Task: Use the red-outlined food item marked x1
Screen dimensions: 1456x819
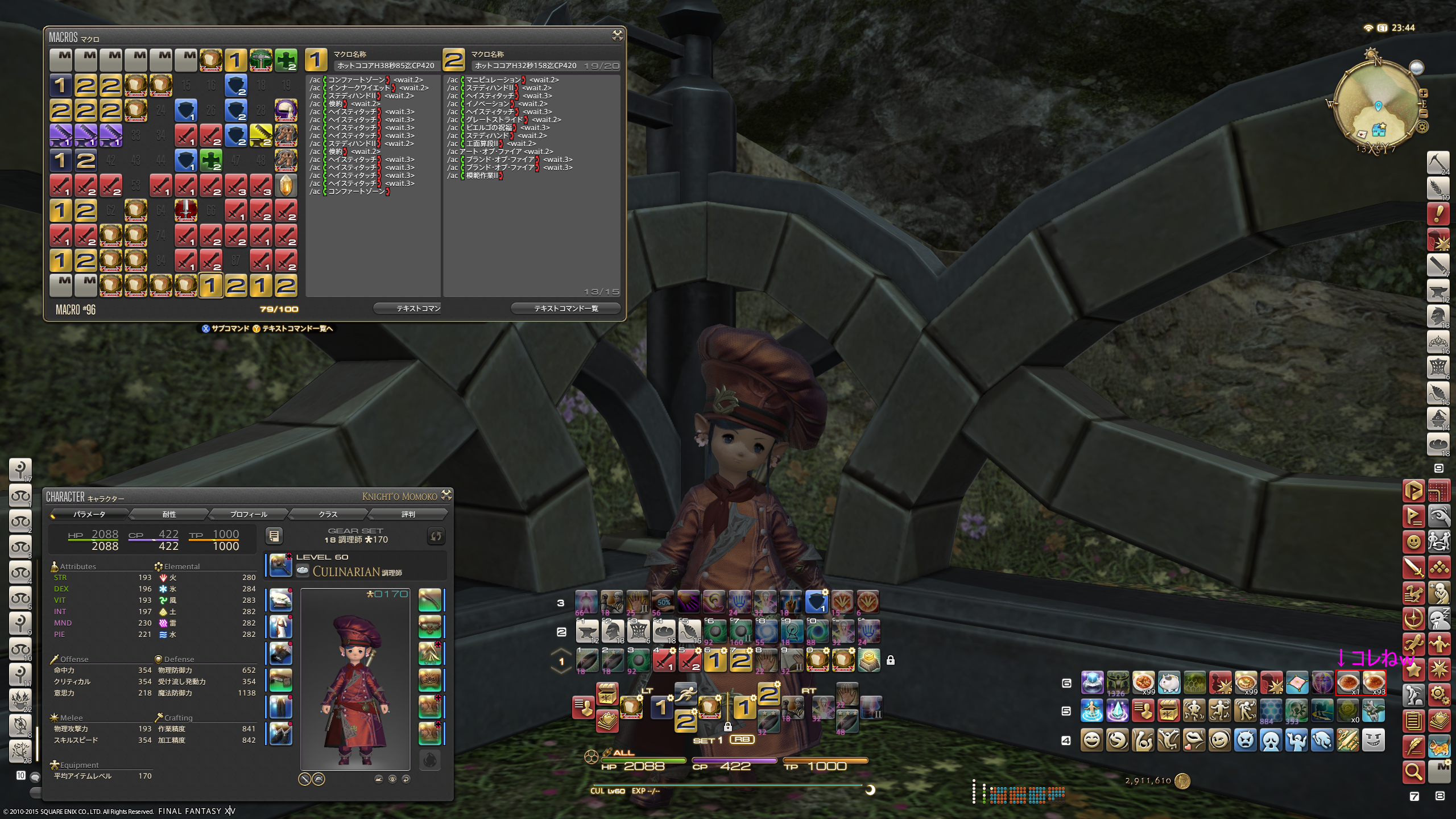Action: (x=1347, y=682)
